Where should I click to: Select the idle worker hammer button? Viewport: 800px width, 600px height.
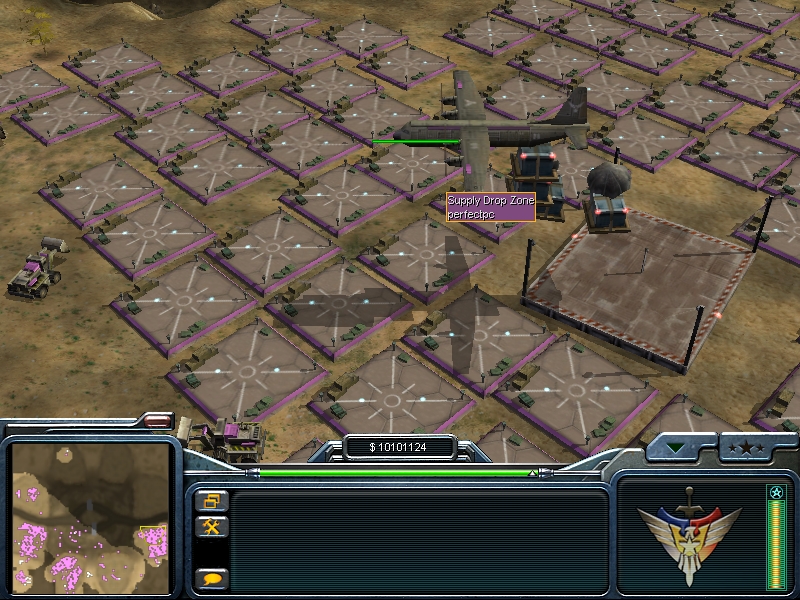(x=213, y=526)
